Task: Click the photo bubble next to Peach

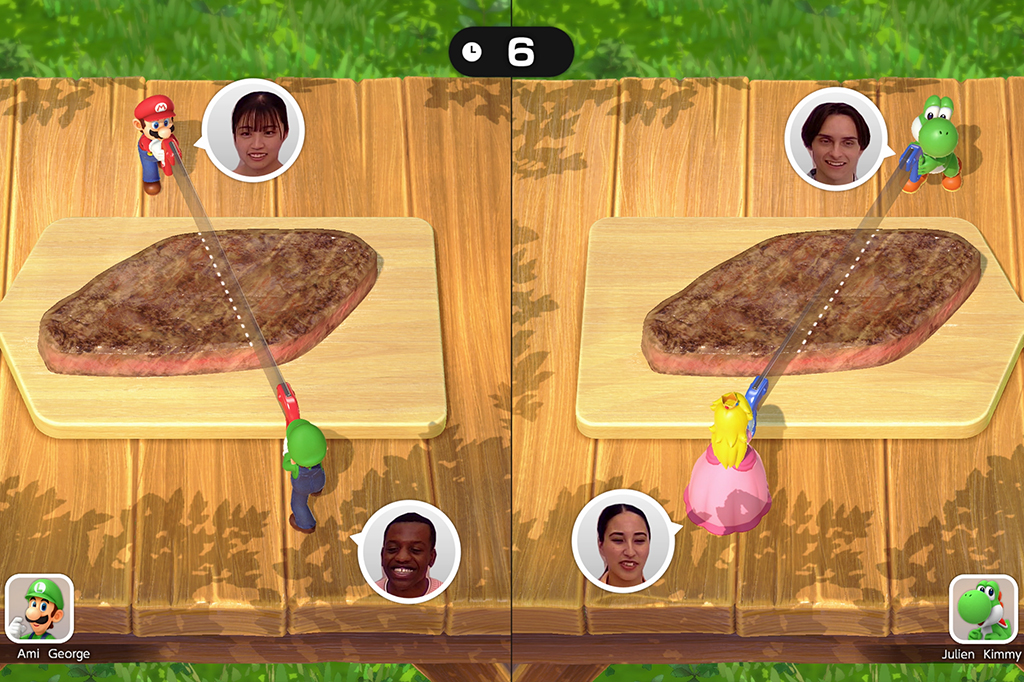Action: (x=623, y=541)
